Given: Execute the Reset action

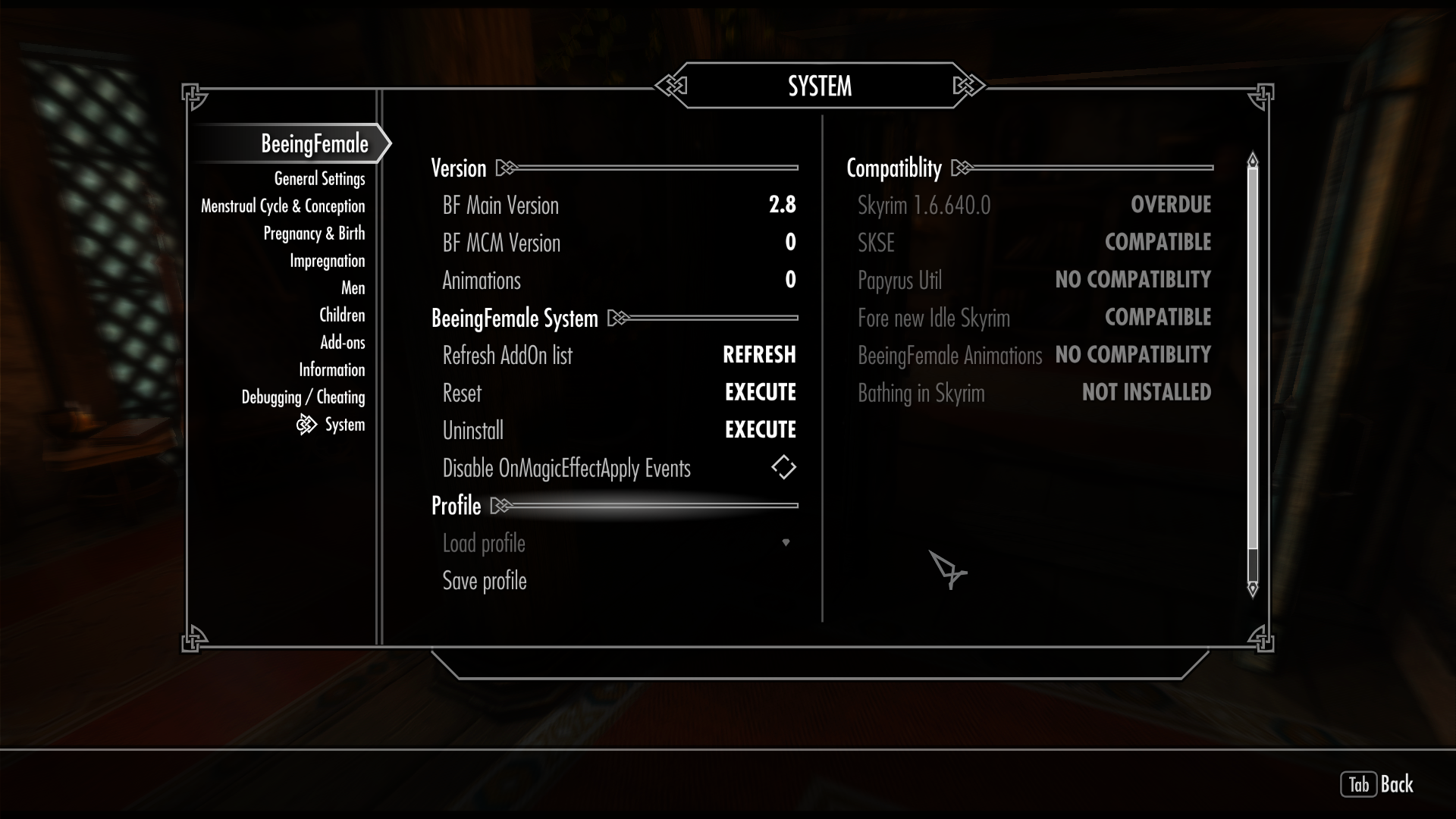Looking at the screenshot, I should (x=760, y=392).
